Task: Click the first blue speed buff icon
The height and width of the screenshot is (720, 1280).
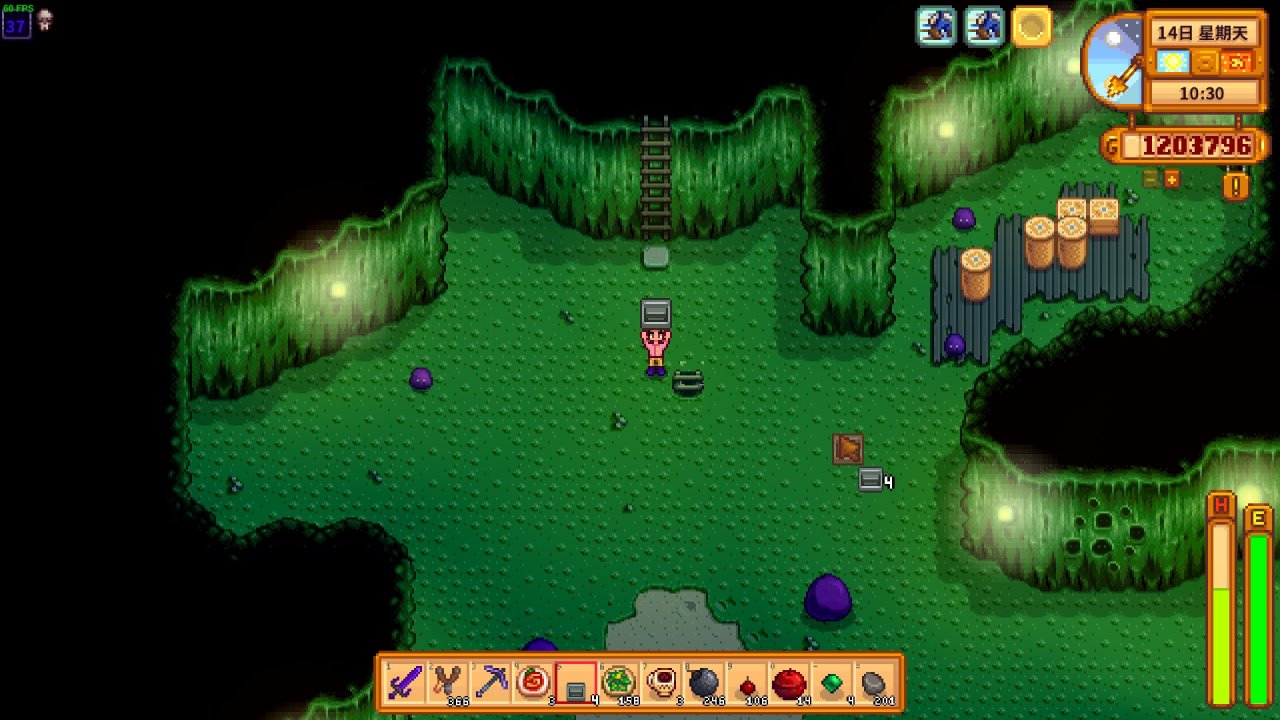Action: 937,27
